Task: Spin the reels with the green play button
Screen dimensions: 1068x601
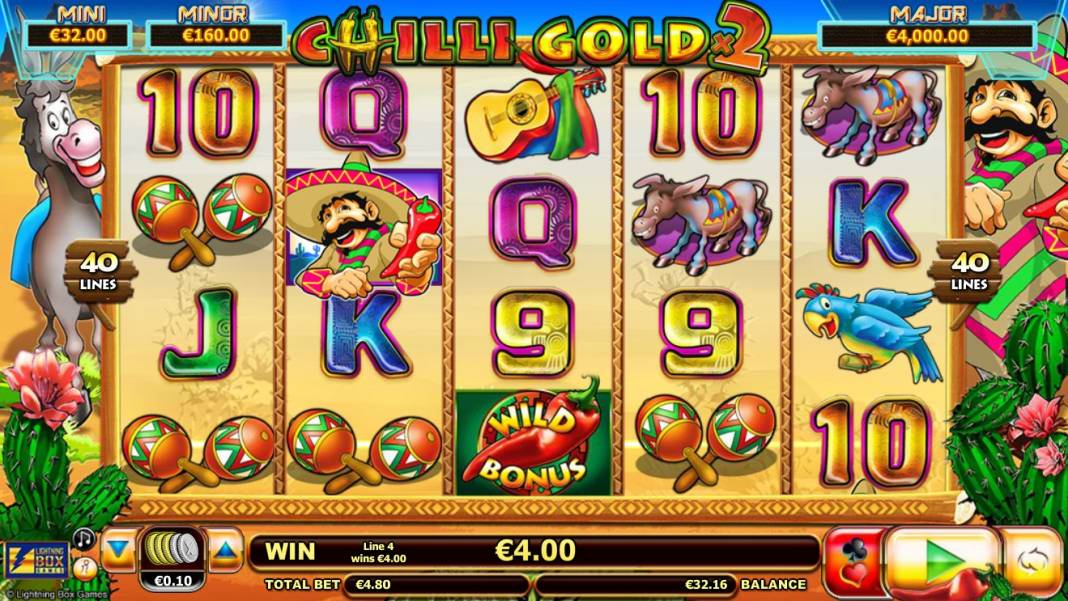Action: pyautogui.click(x=942, y=561)
